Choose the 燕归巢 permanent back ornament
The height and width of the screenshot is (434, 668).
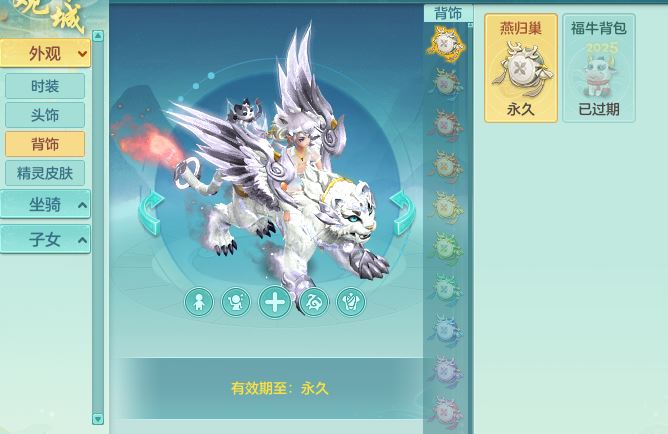[521, 68]
